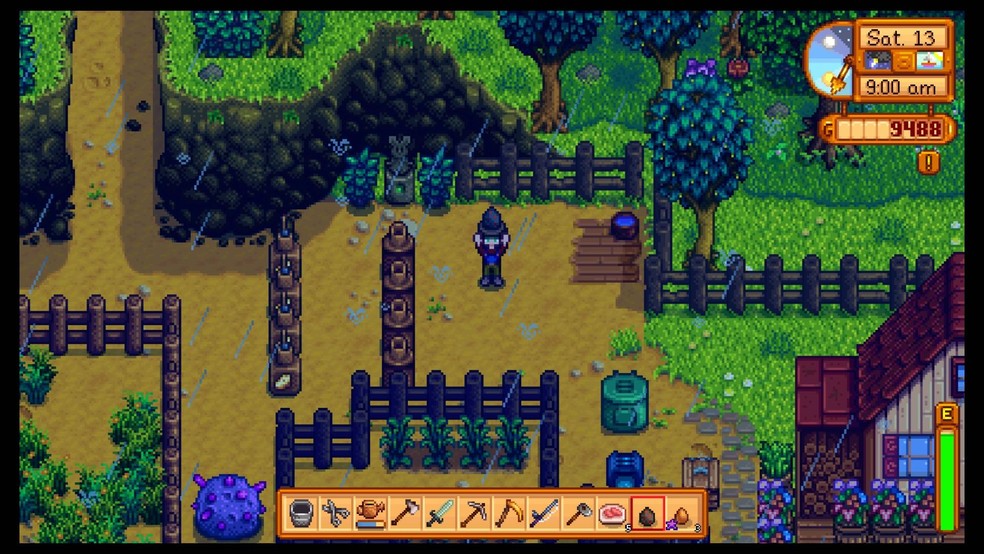Select the pink food dish slot

[x=613, y=513]
